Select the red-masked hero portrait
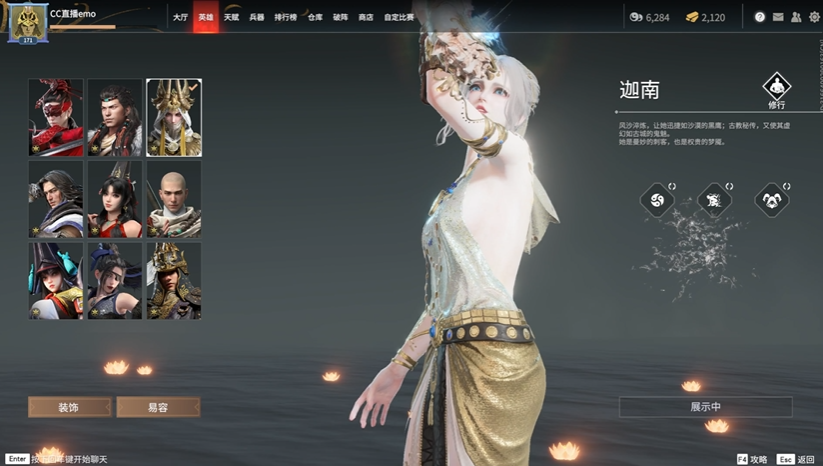The height and width of the screenshot is (466, 823). [56, 117]
